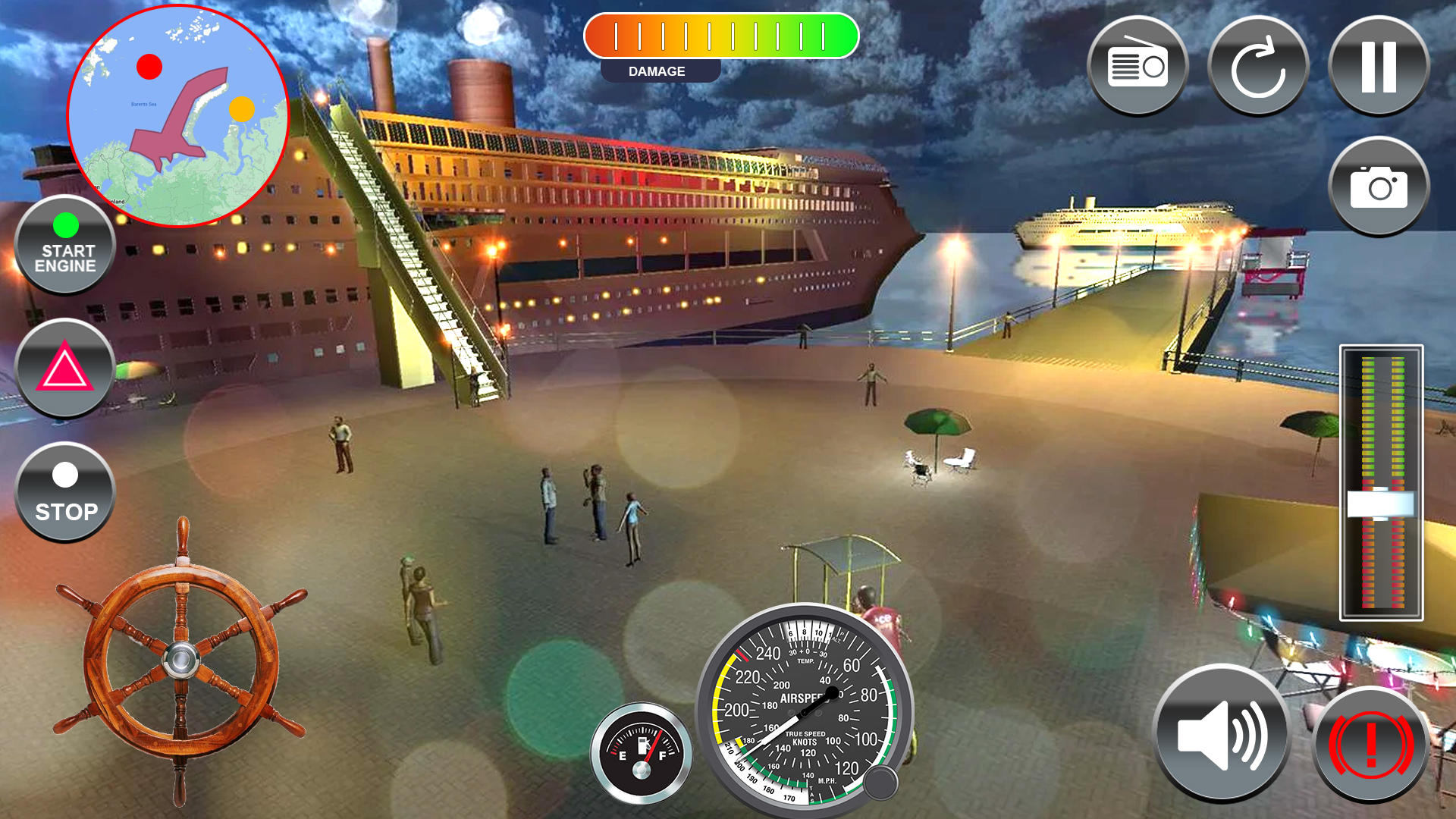Switch the engine off with STOP
This screenshot has width=1456, height=819.
tap(66, 491)
